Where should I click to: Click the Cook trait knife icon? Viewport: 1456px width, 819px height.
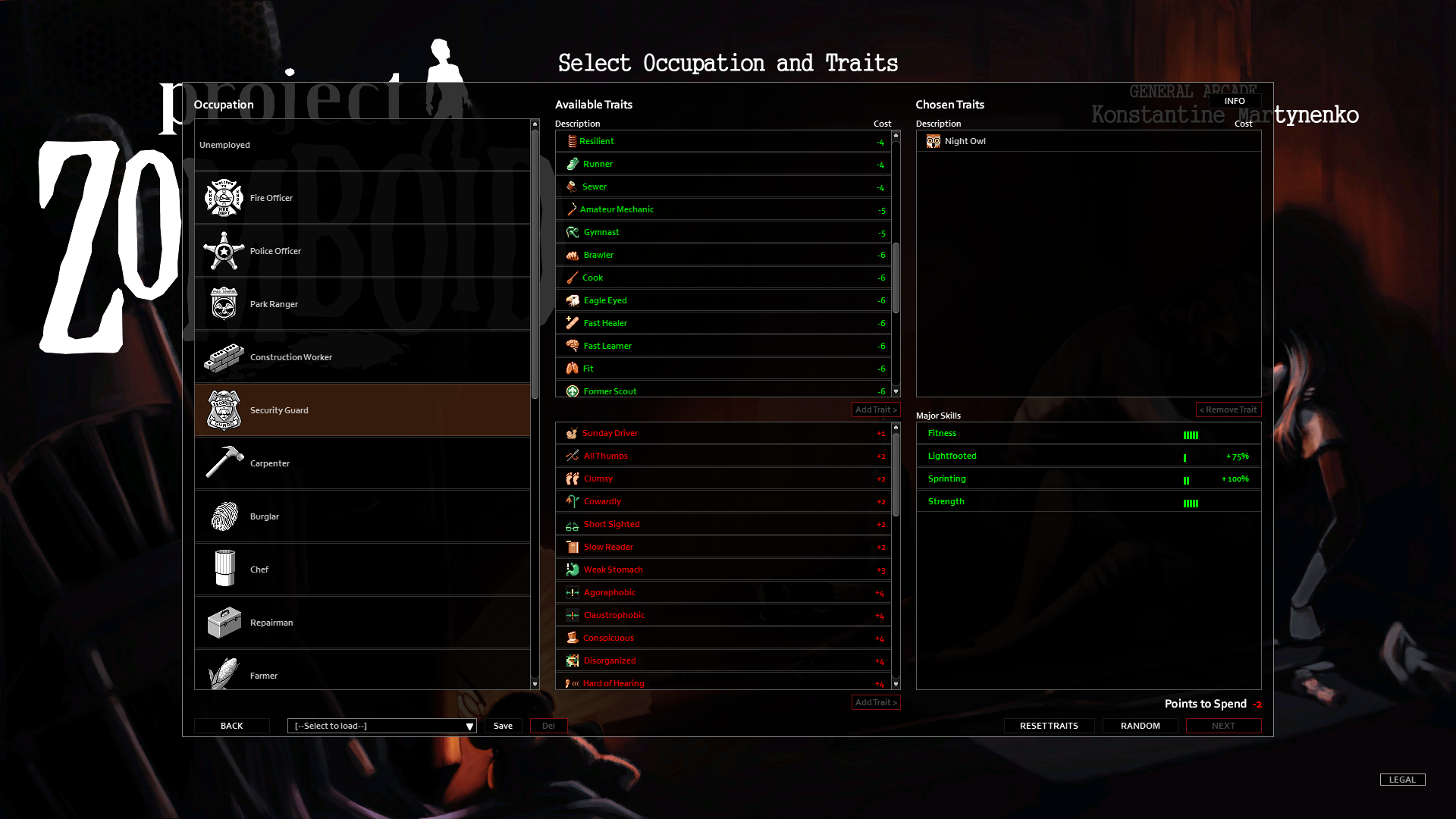pos(573,278)
